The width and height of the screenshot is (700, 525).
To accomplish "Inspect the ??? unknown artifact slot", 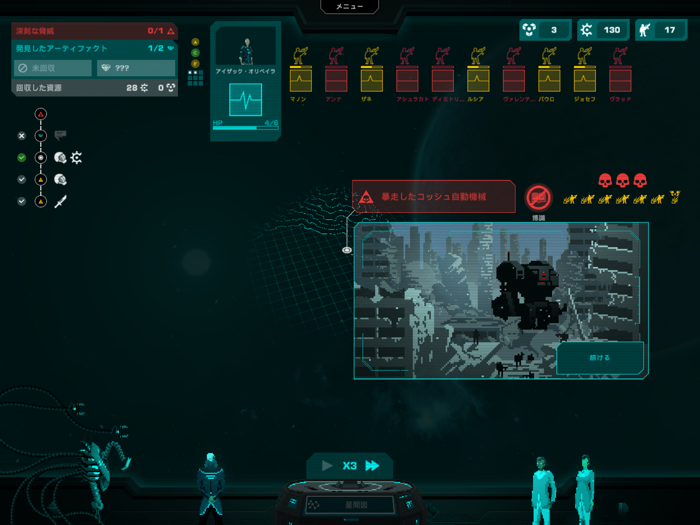I will click(x=137, y=68).
